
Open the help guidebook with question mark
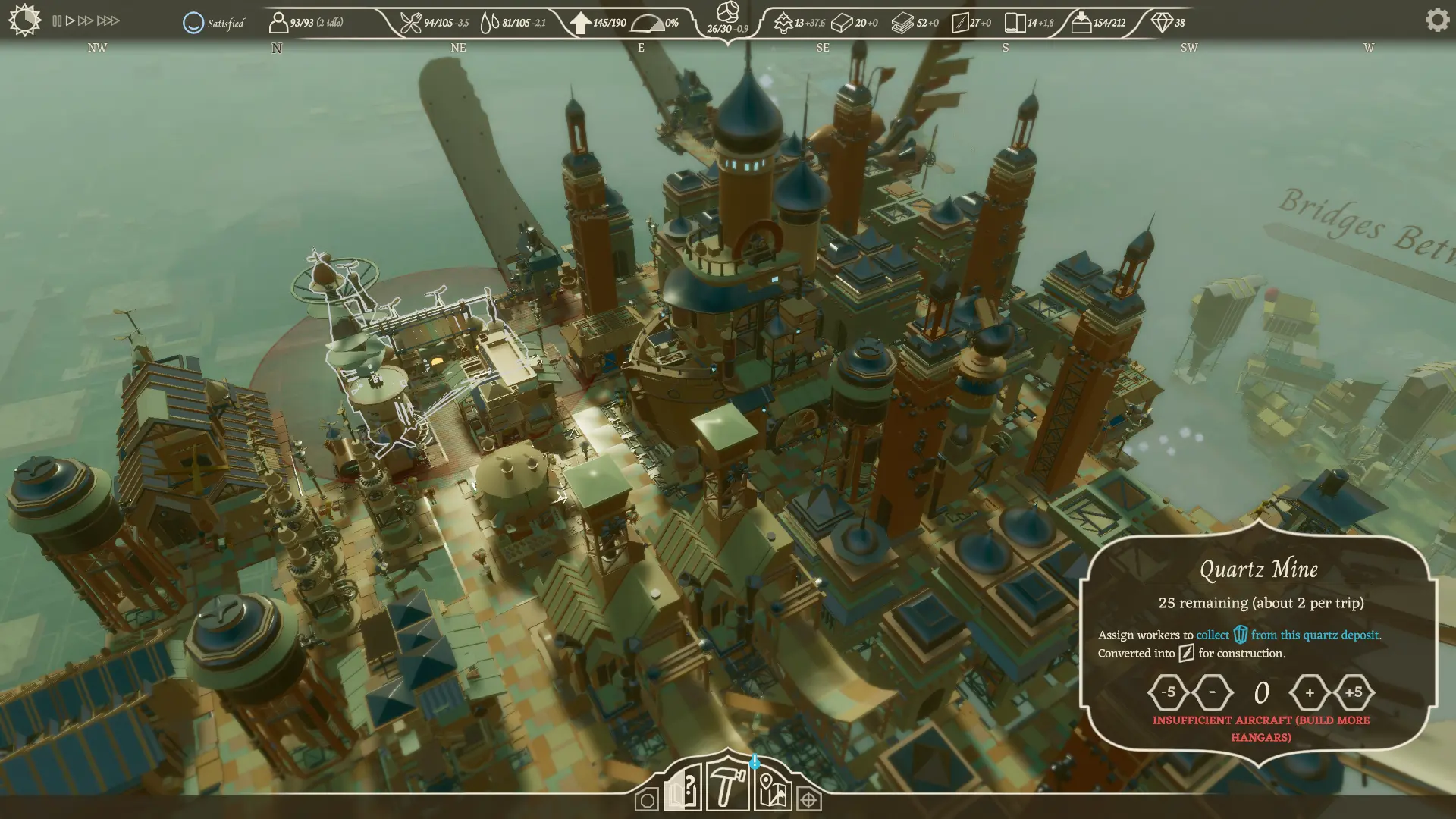(x=682, y=791)
